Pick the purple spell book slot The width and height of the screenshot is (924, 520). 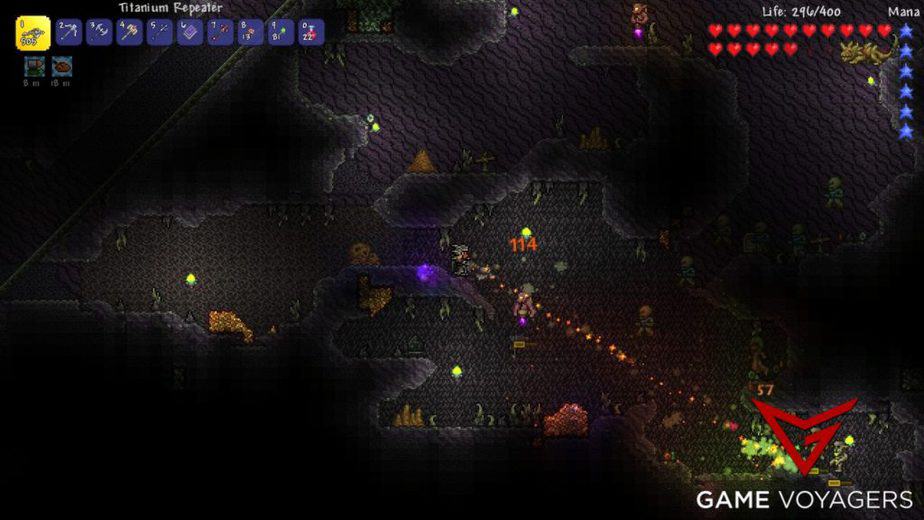click(190, 32)
